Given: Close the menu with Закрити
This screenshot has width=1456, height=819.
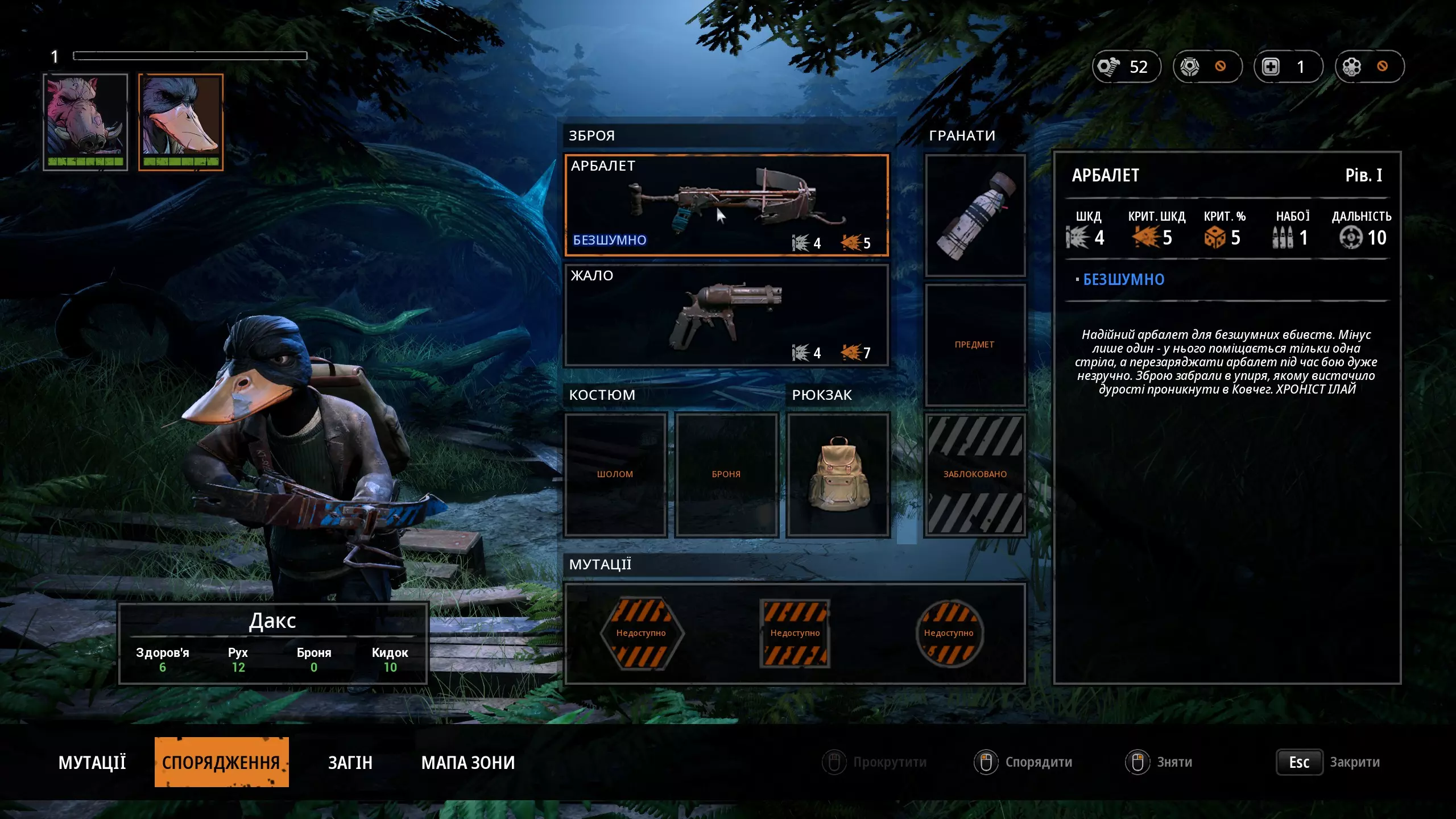Looking at the screenshot, I should point(1329,762).
